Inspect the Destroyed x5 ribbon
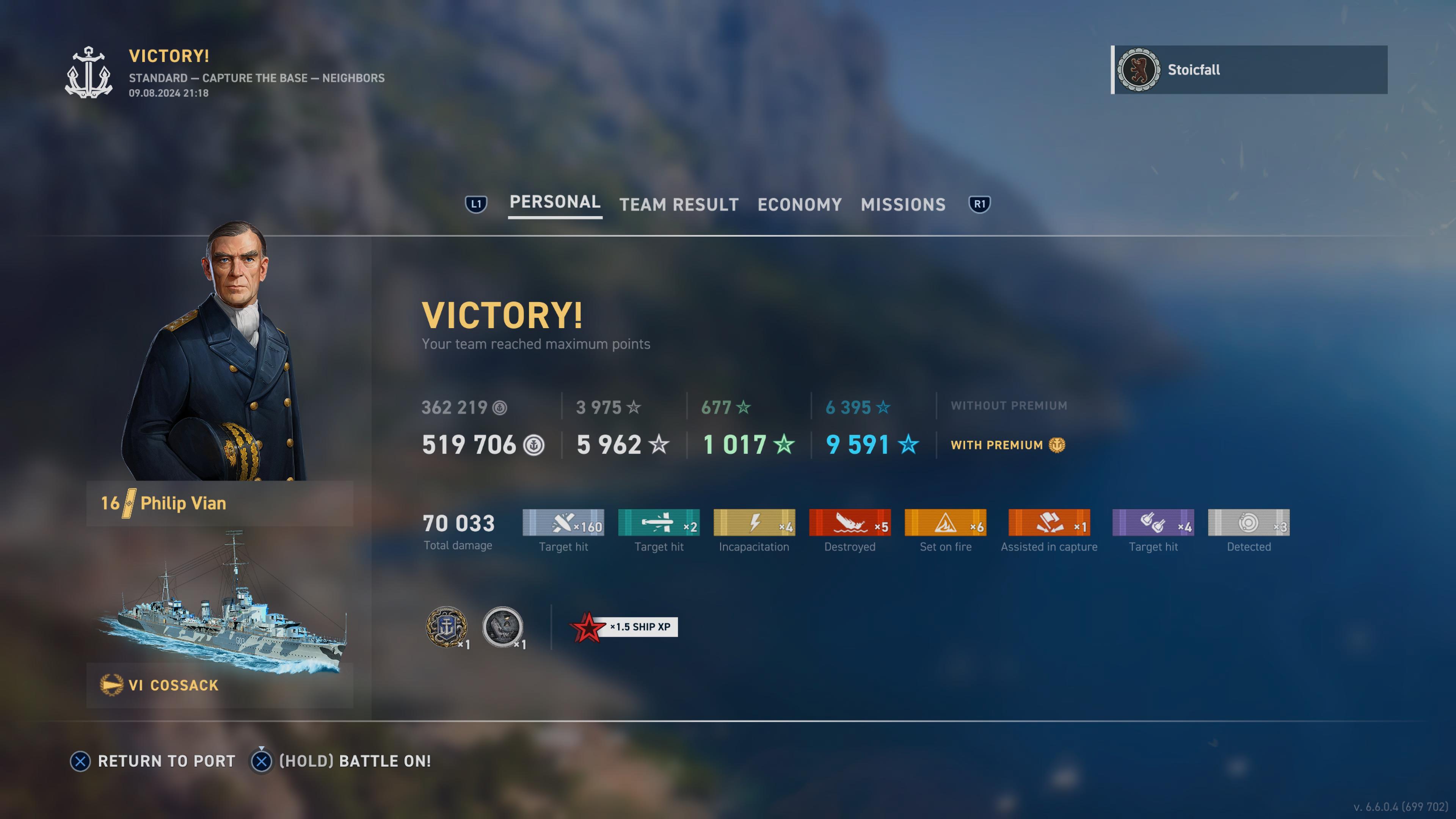Viewport: 1456px width, 819px height. (849, 523)
